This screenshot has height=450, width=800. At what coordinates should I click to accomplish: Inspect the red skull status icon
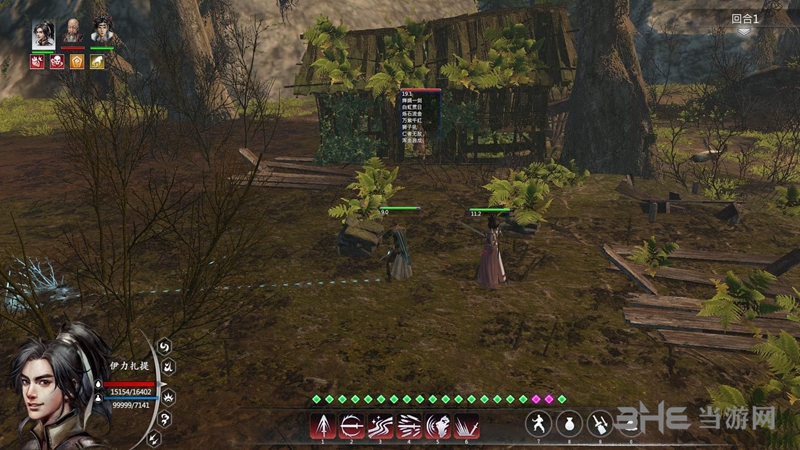pyautogui.click(x=57, y=62)
